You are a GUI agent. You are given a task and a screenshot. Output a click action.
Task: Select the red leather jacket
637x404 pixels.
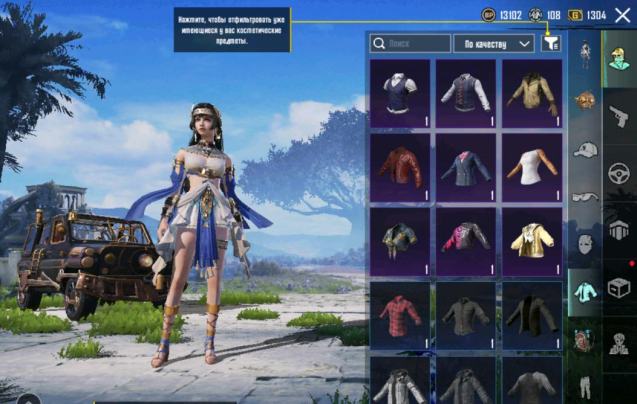point(400,167)
